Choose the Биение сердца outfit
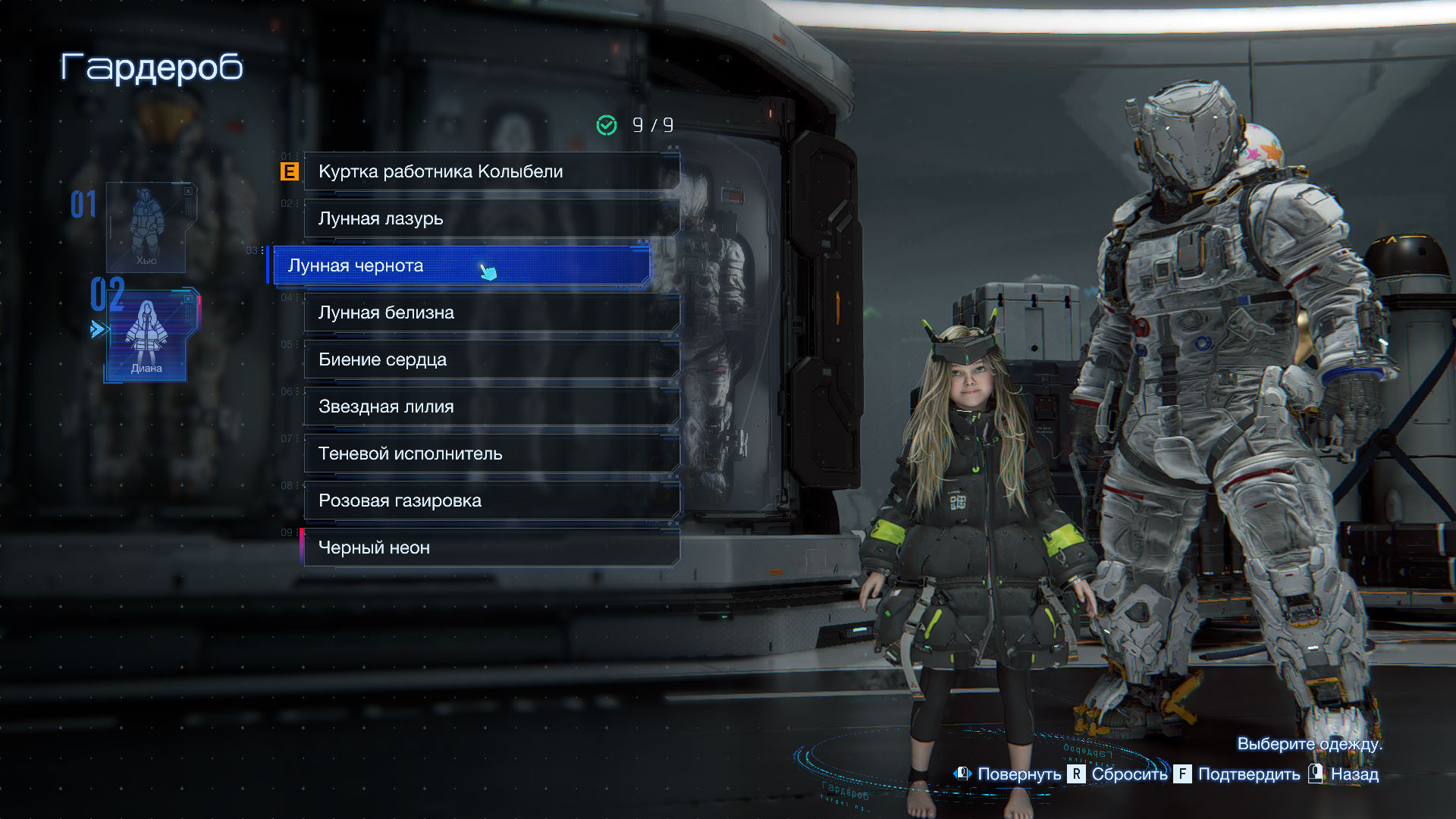The image size is (1456, 819). tap(491, 359)
